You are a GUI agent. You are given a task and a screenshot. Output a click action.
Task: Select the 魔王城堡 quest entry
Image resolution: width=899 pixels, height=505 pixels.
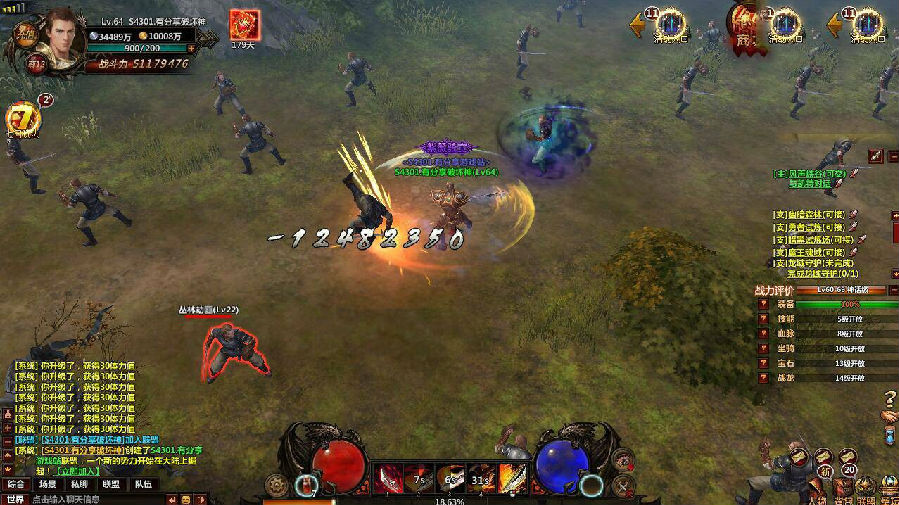coord(808,252)
